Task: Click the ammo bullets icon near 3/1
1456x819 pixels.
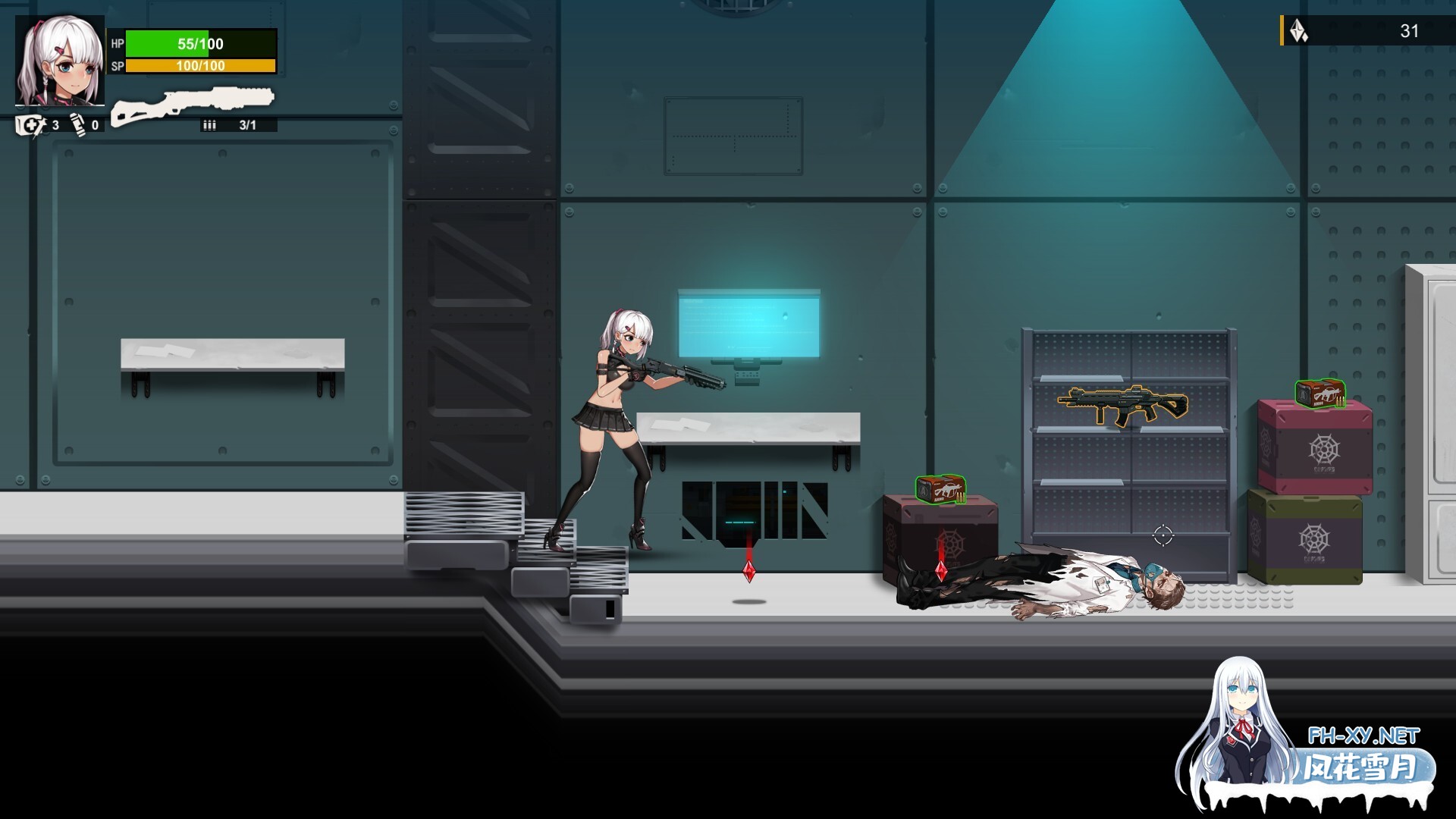Action: 211,124
